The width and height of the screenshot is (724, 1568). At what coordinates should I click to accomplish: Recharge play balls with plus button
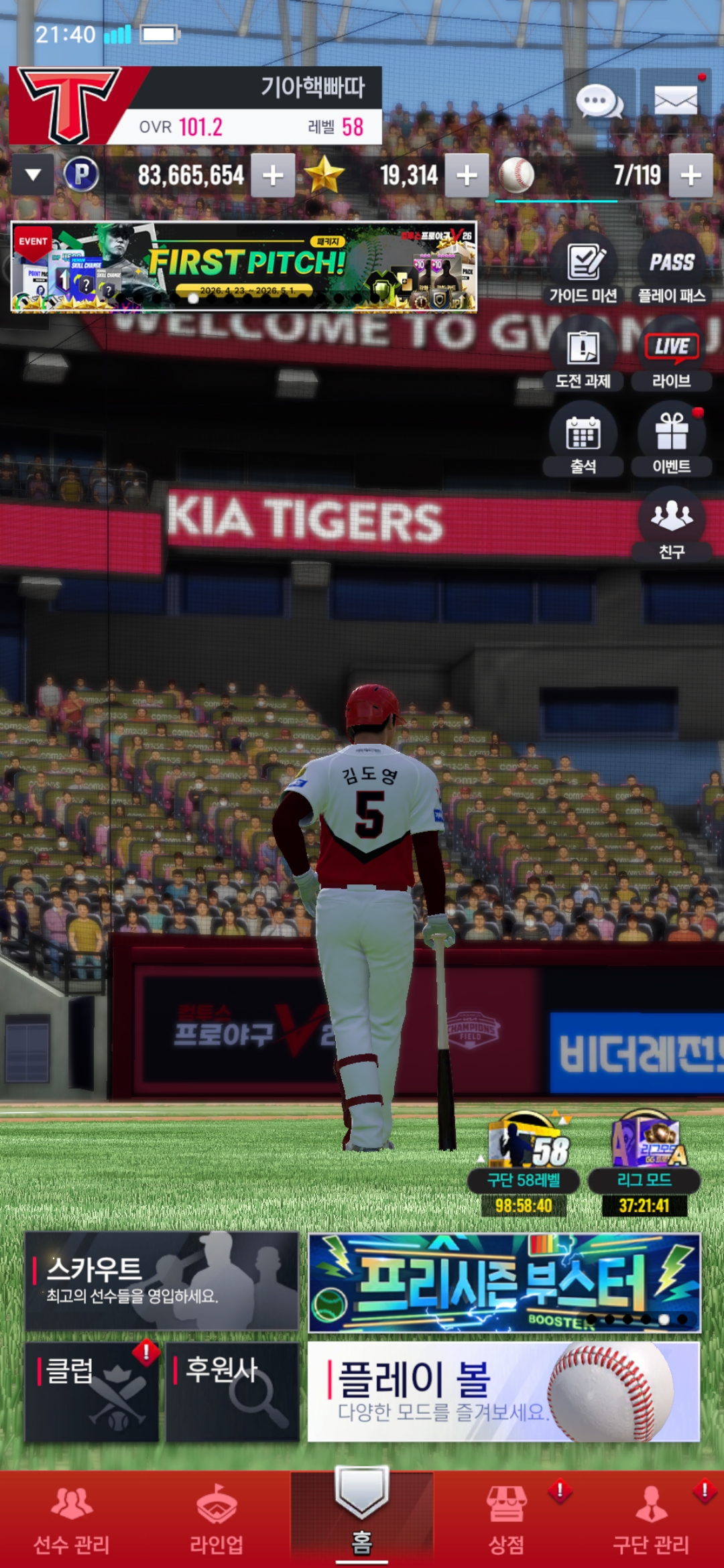690,176
